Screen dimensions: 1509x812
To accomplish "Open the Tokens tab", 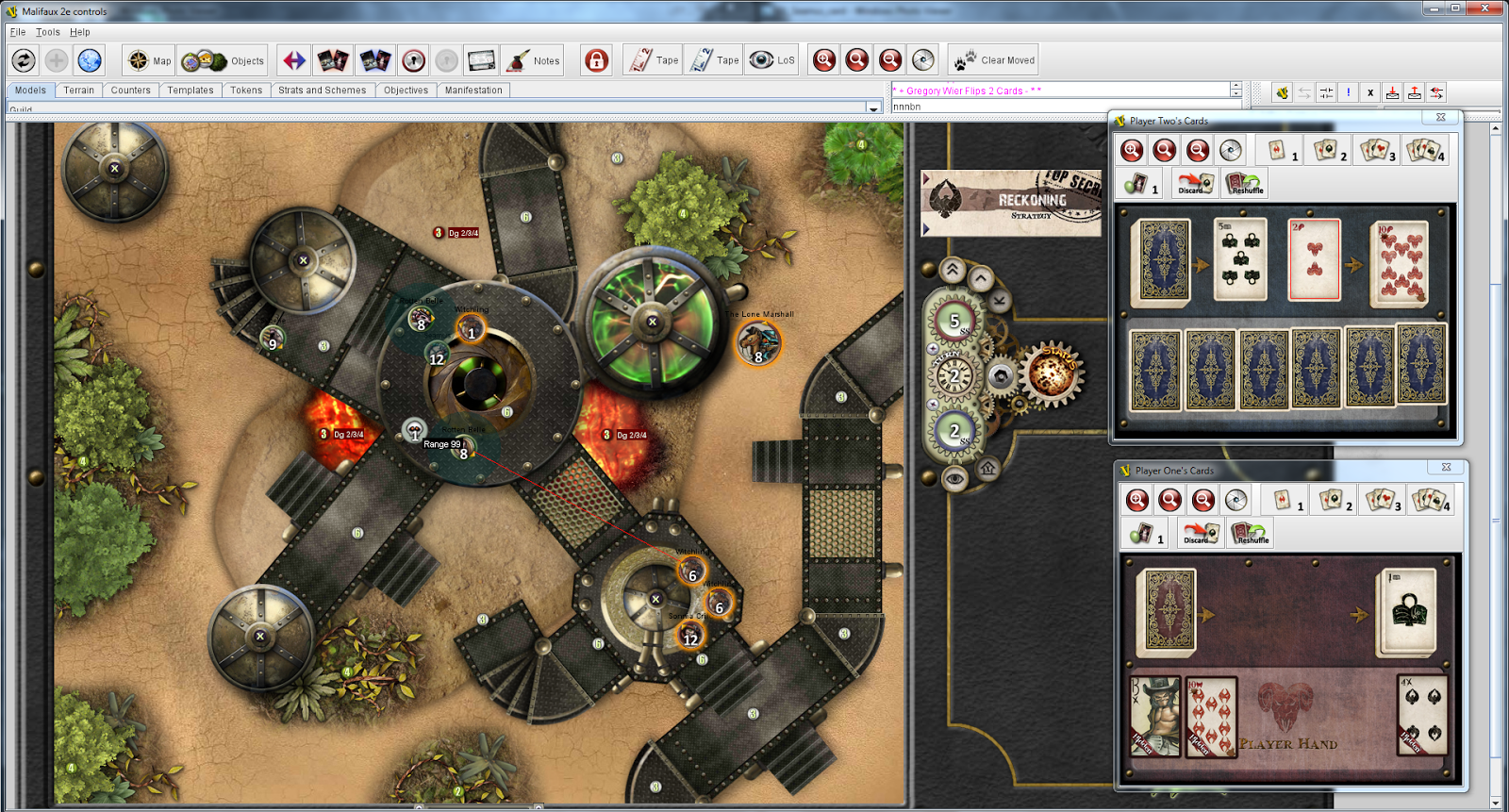I will point(246,91).
